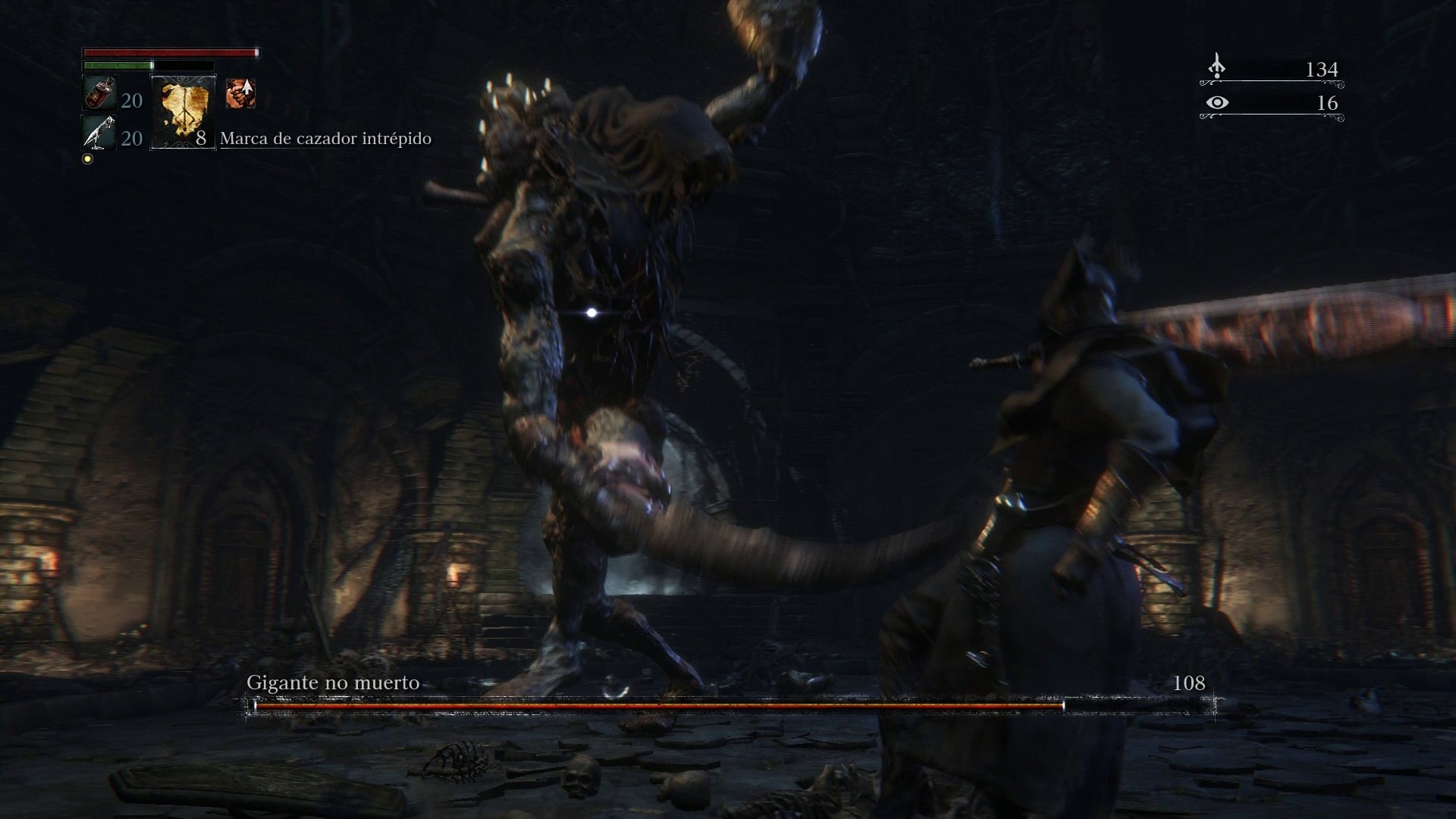Screen dimensions: 1456x819
Task: Click the item name label Marca de cazador intrépido
Action: (x=325, y=139)
